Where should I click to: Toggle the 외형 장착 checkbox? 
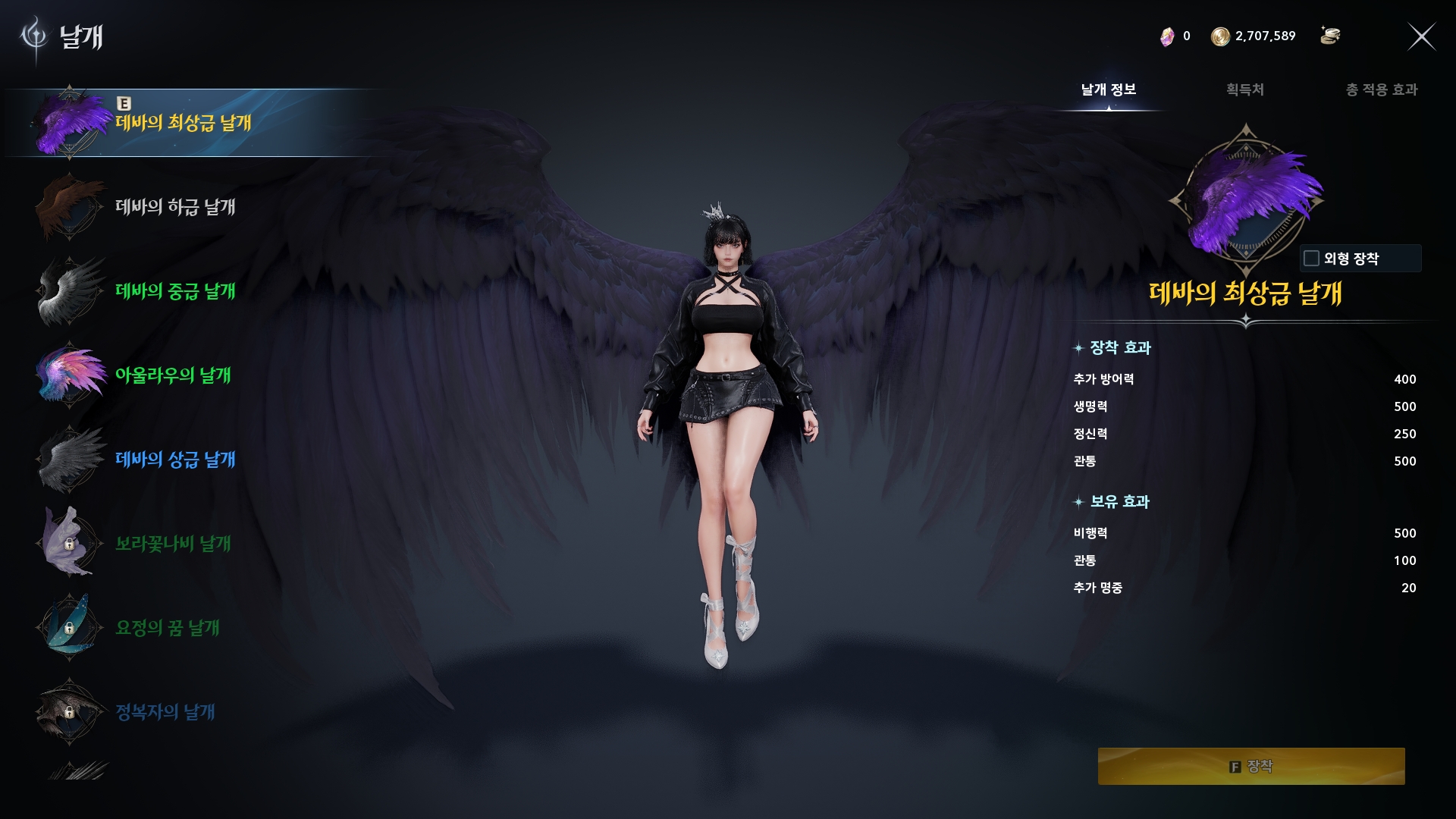[x=1311, y=259]
